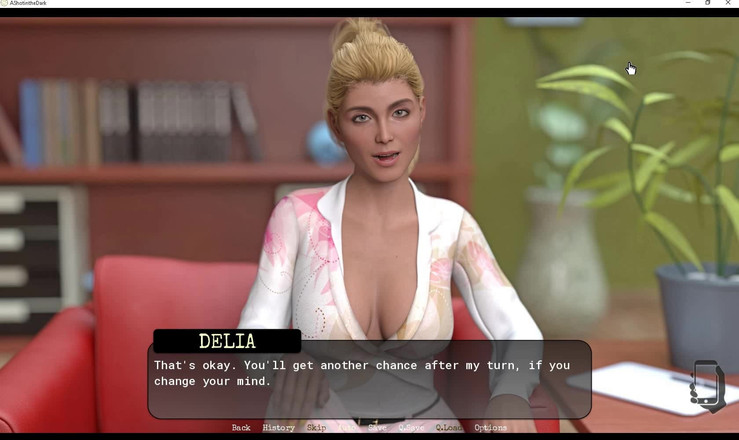Open the Save menu
Viewport: 739px width, 440px height.
(377, 428)
